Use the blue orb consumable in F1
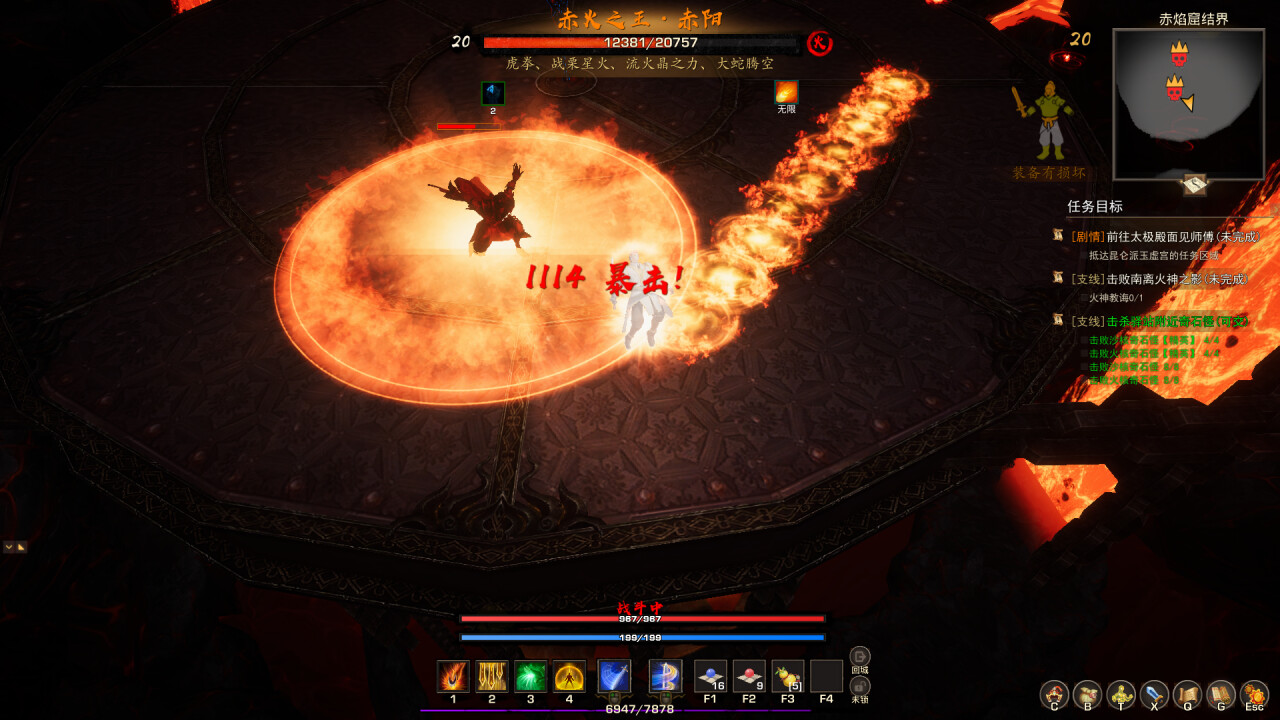Image resolution: width=1280 pixels, height=720 pixels. [710, 676]
